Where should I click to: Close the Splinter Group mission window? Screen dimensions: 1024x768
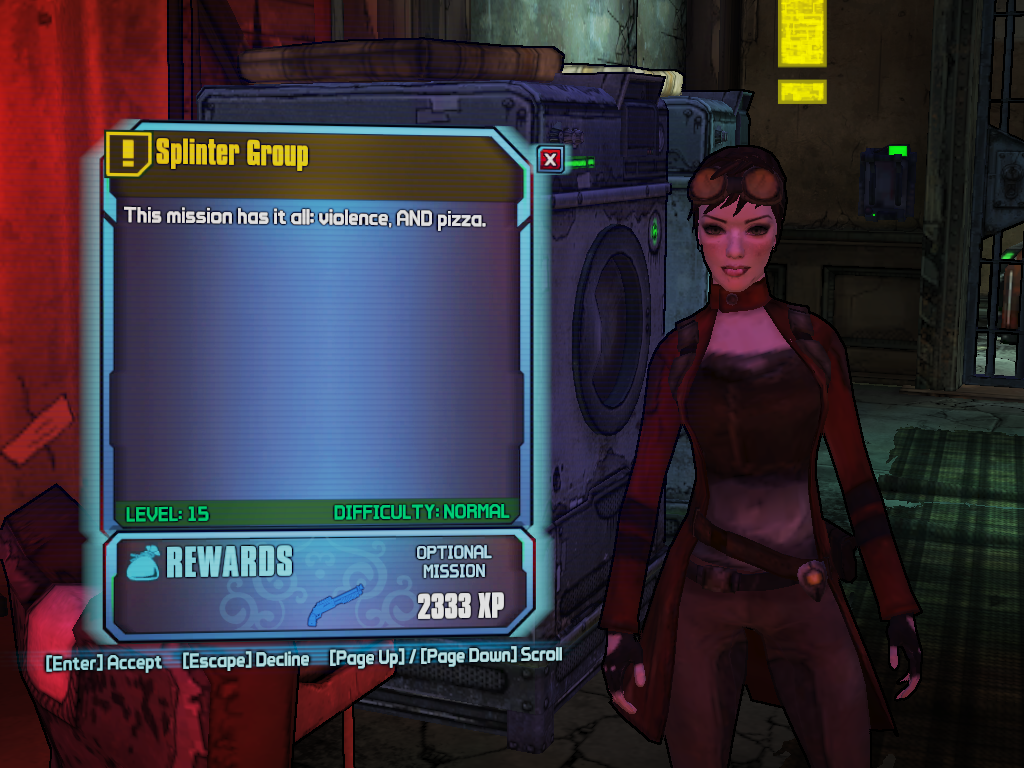549,158
